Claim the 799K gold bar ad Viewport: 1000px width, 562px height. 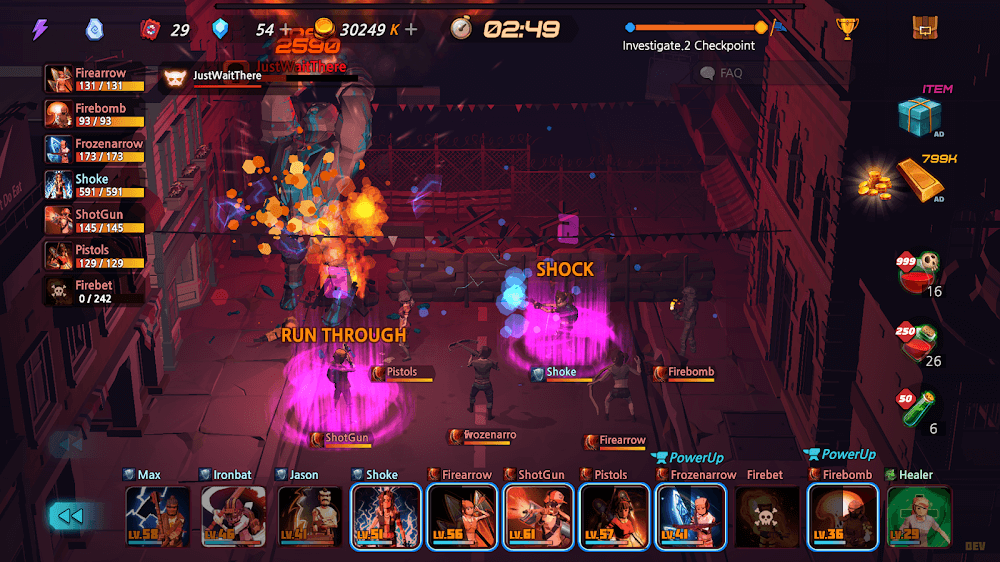919,180
